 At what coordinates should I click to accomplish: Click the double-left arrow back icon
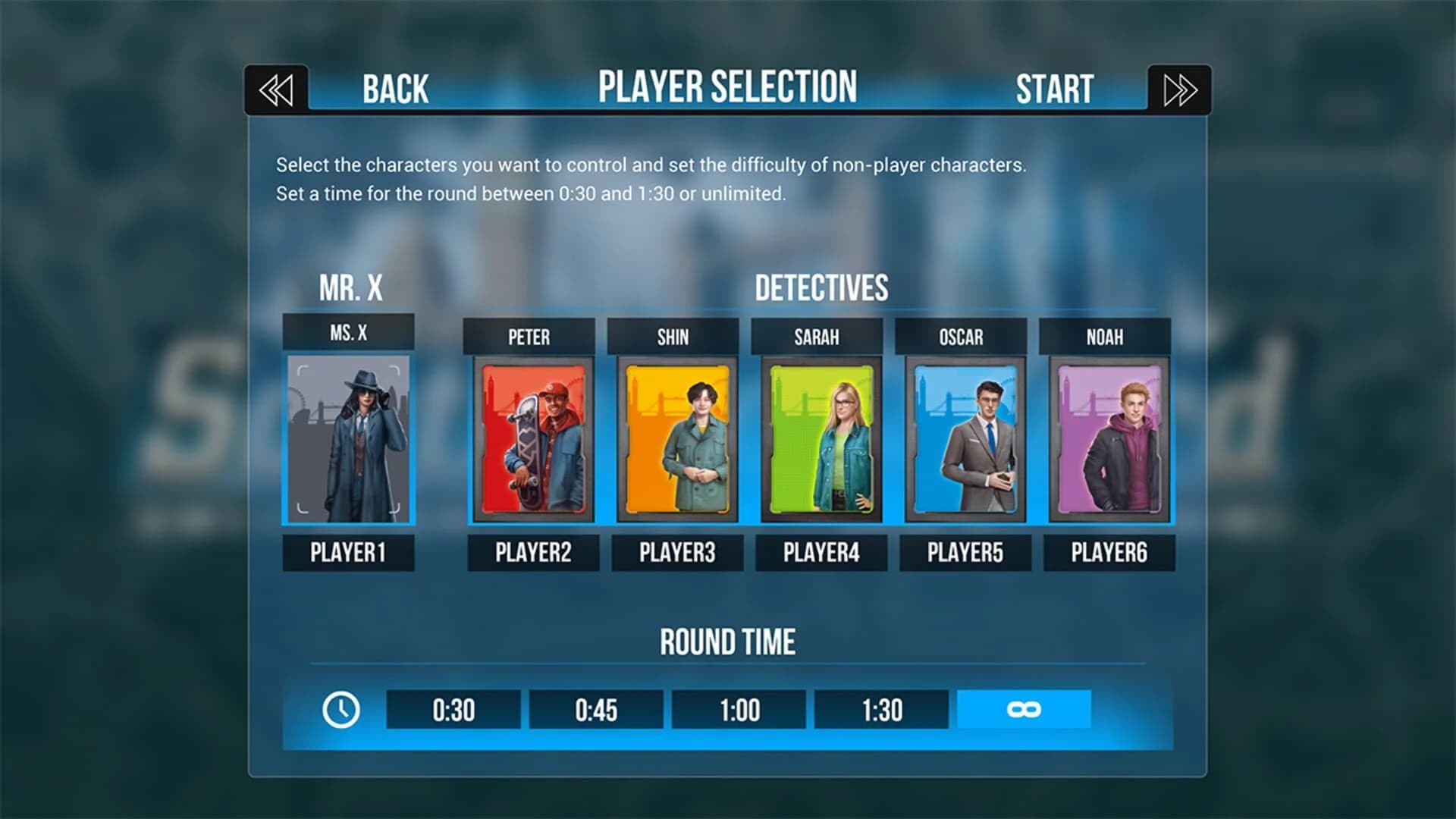(x=276, y=89)
